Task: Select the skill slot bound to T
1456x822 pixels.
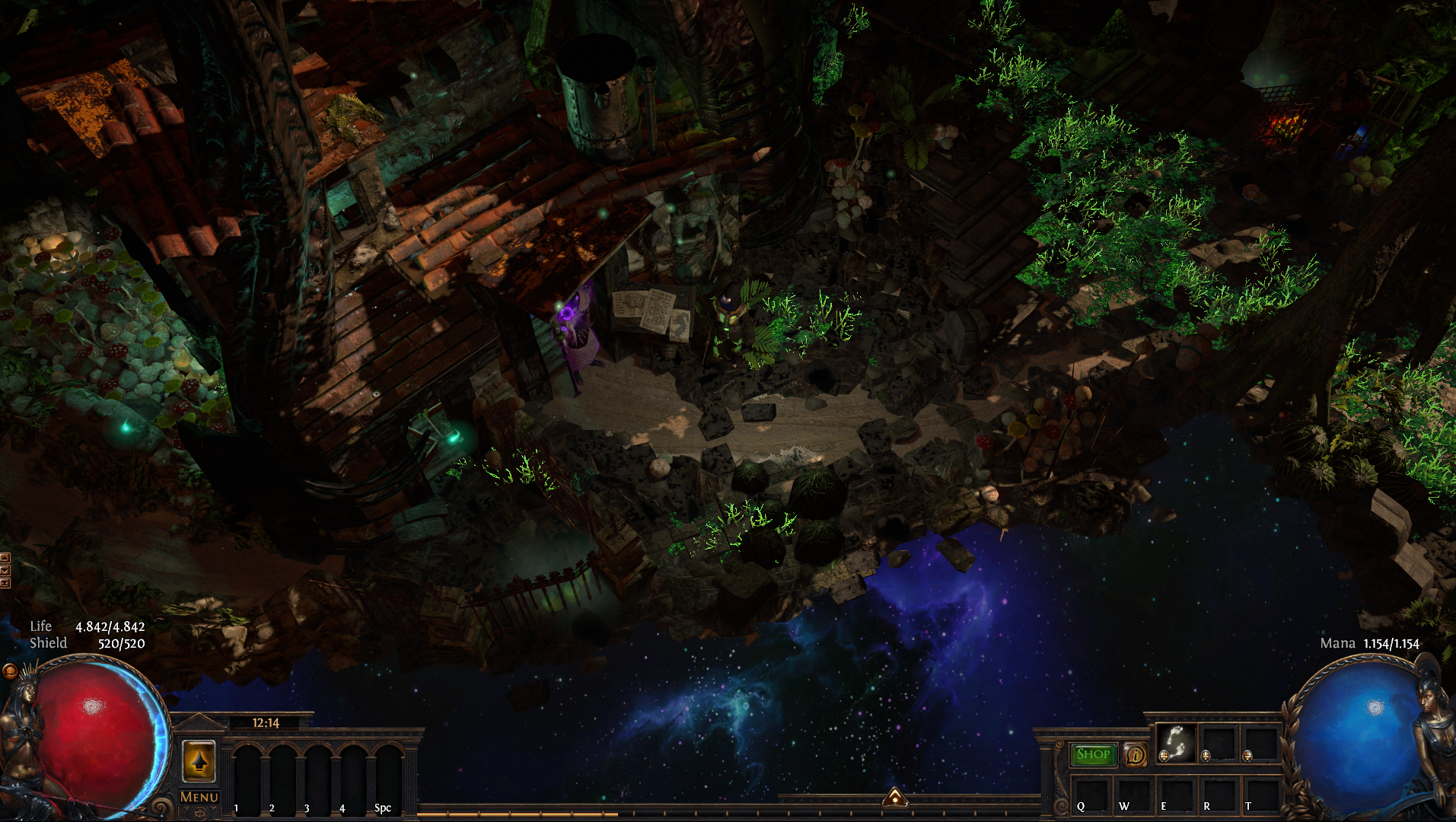Action: pos(1260,795)
